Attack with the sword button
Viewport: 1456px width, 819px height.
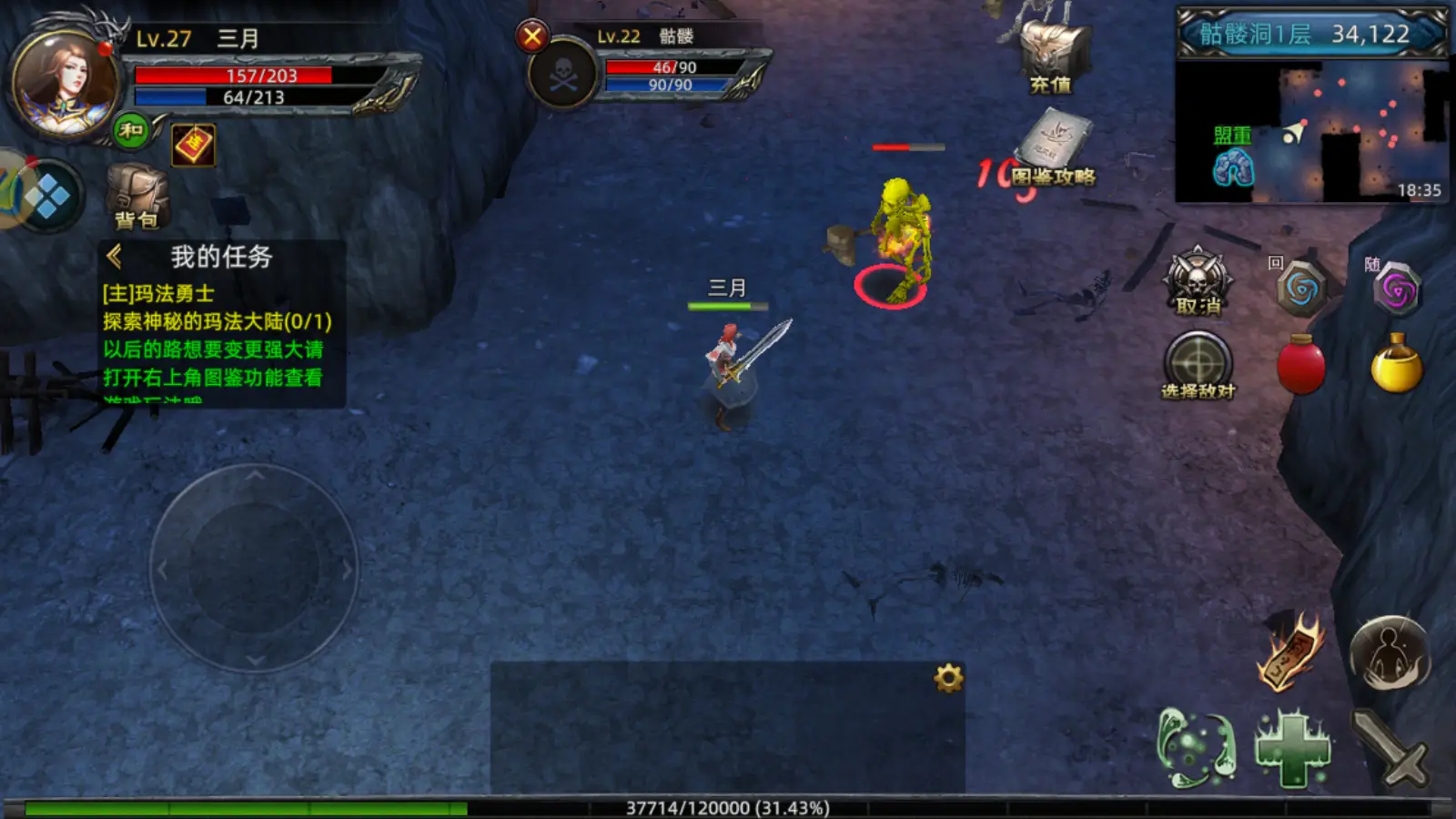1390,748
